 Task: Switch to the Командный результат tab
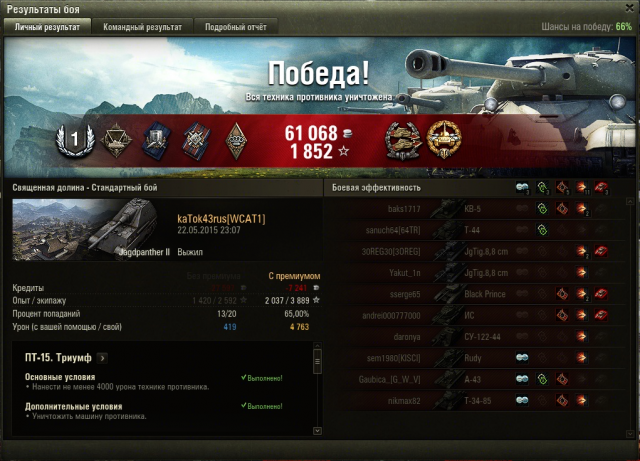click(148, 27)
